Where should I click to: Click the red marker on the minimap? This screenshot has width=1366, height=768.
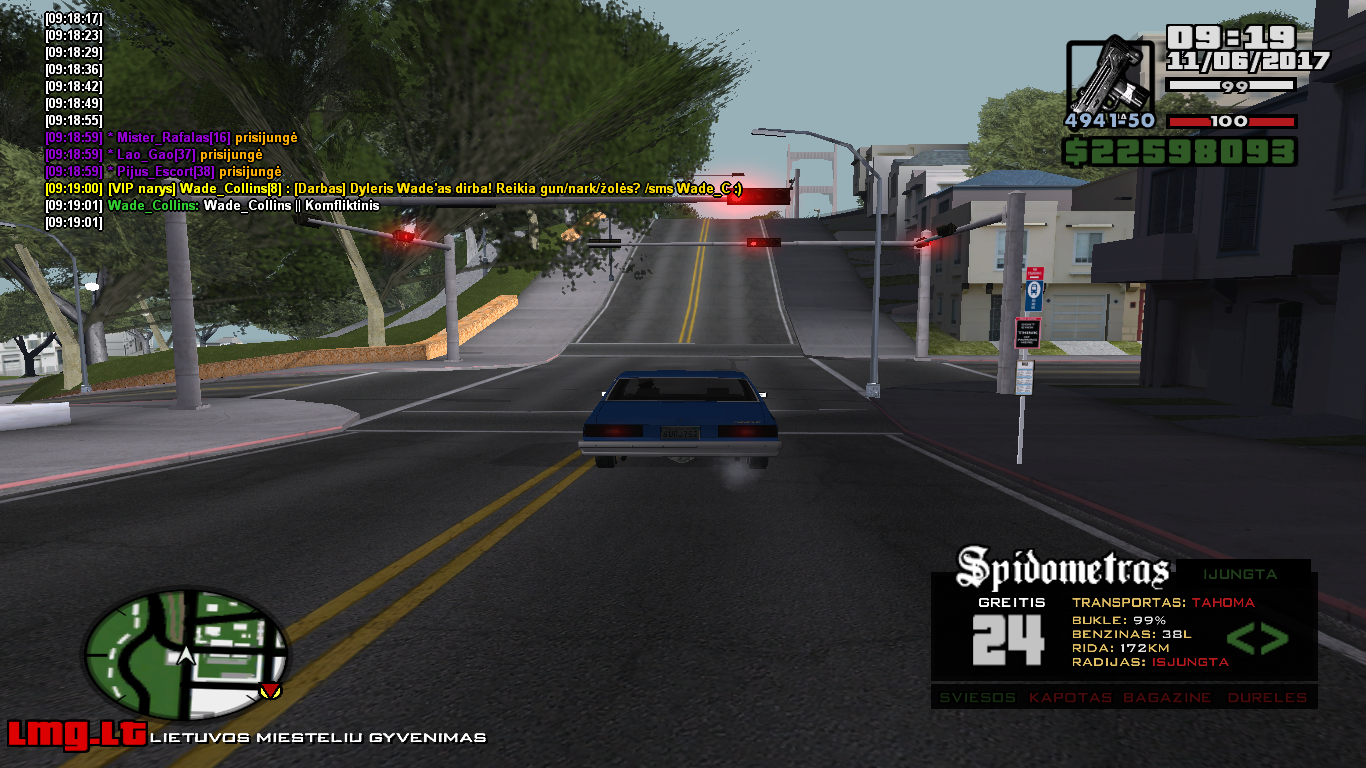tap(269, 690)
